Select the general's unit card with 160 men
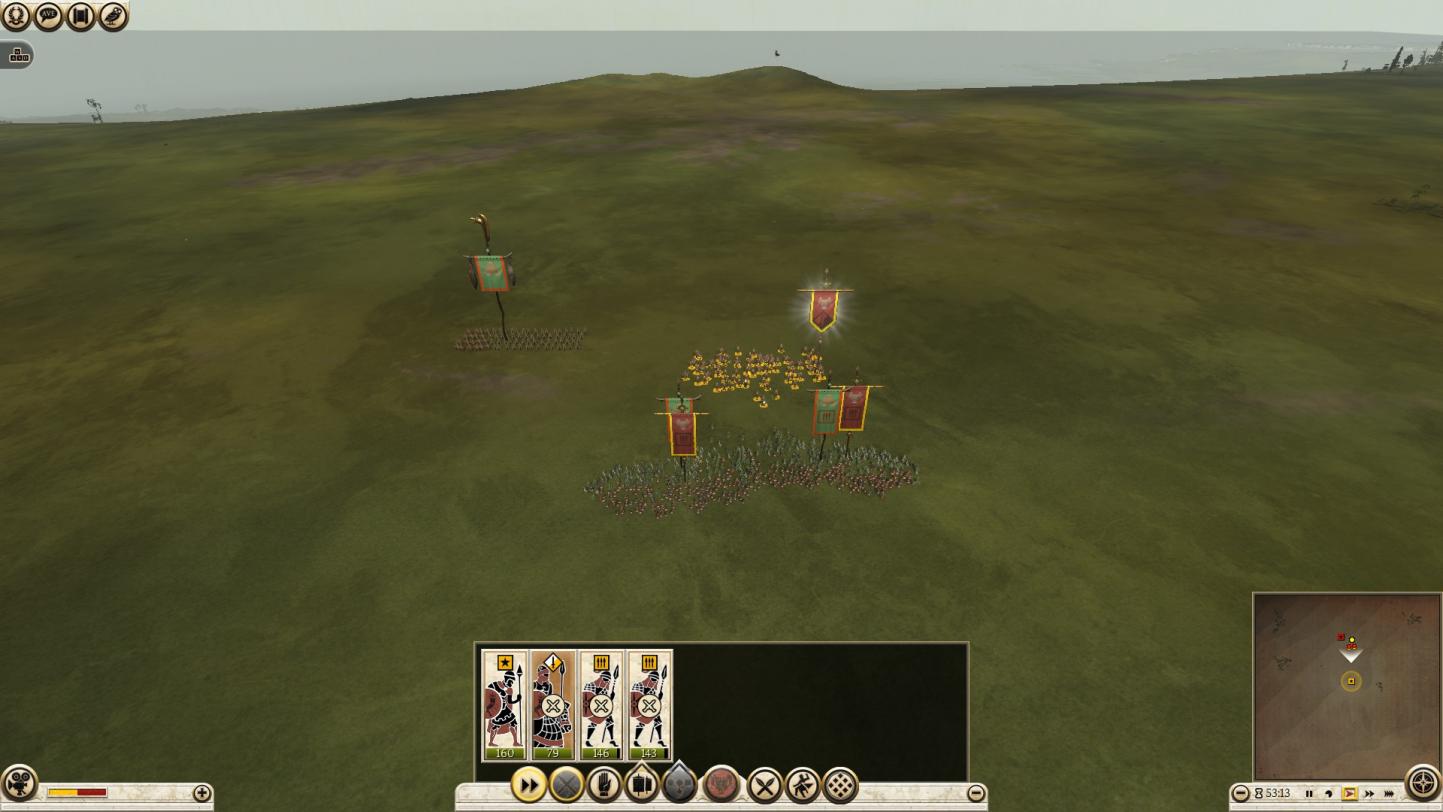This screenshot has width=1443, height=812. coord(504,704)
